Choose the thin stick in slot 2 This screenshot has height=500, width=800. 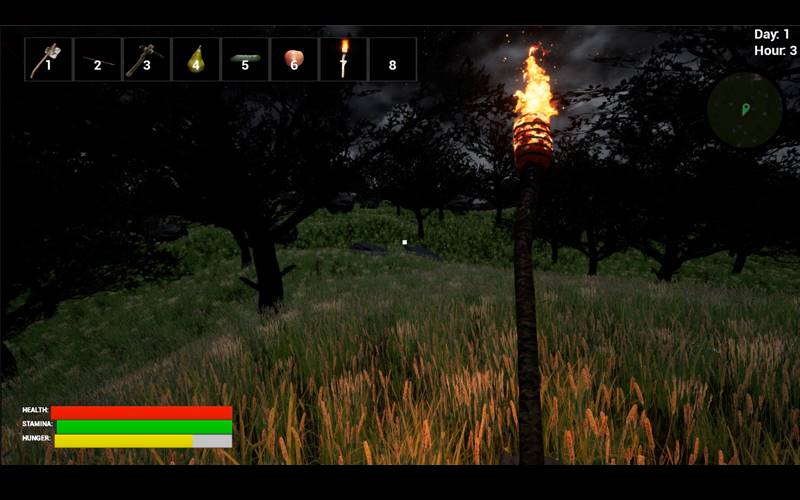click(x=97, y=60)
